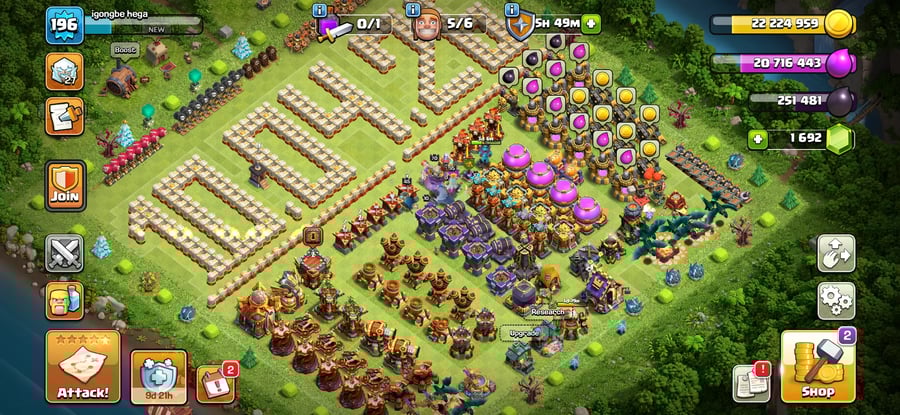The image size is (900, 415).
Task: Open the village layout editor button
Action: point(835,253)
